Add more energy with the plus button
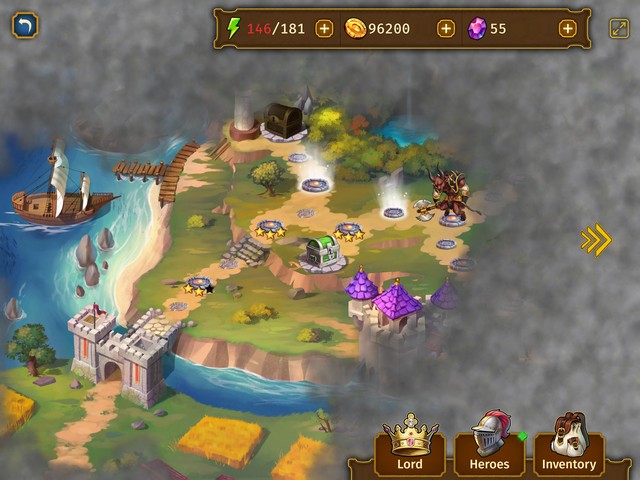The image size is (640, 480). coord(324,29)
